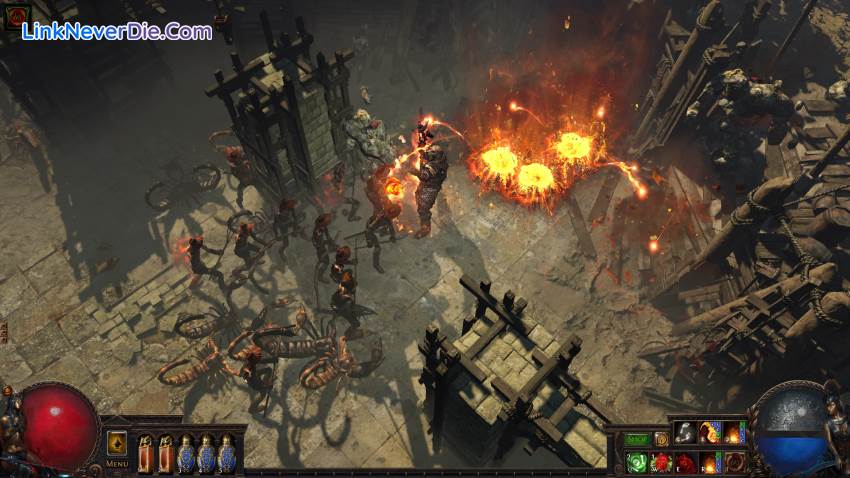Activate the white smoke skill icon
This screenshot has width=850, height=478.
pyautogui.click(x=685, y=432)
